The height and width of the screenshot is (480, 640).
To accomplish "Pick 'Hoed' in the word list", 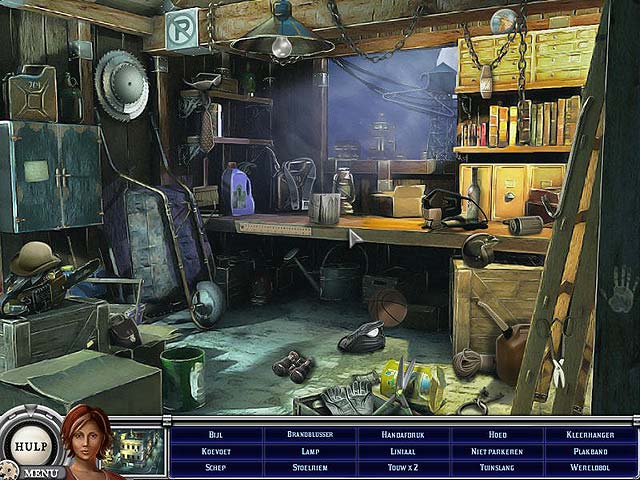I will [x=498, y=435].
